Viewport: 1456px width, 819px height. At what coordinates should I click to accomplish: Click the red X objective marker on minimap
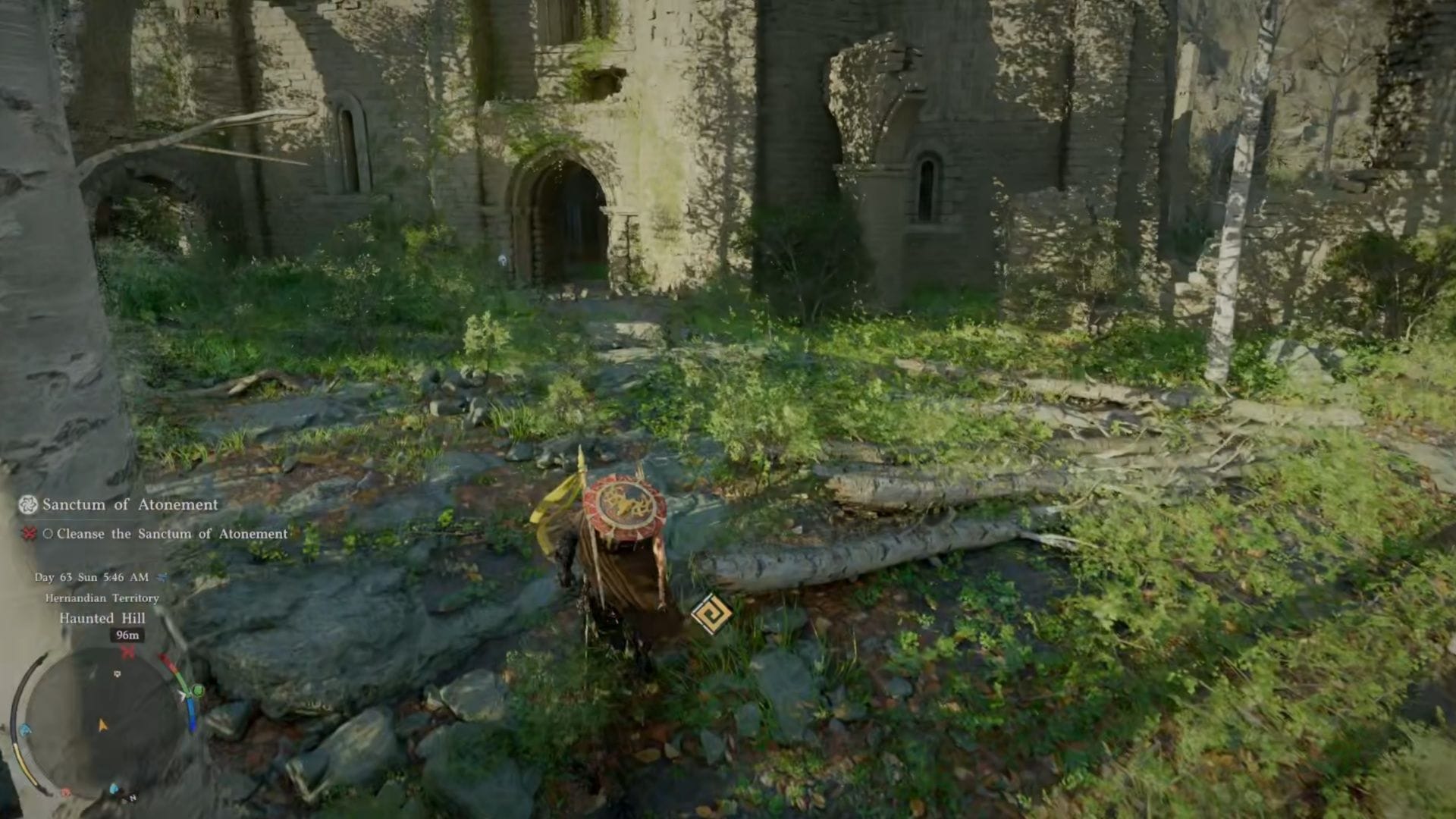tap(128, 652)
